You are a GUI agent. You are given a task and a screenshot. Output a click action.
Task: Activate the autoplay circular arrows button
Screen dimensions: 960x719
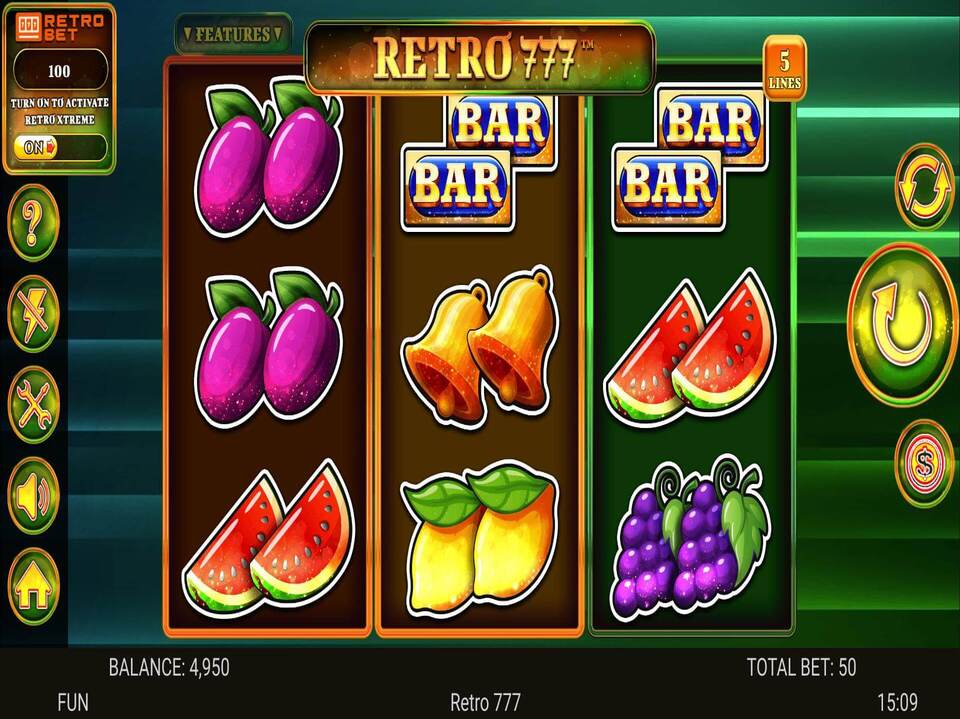tap(924, 187)
